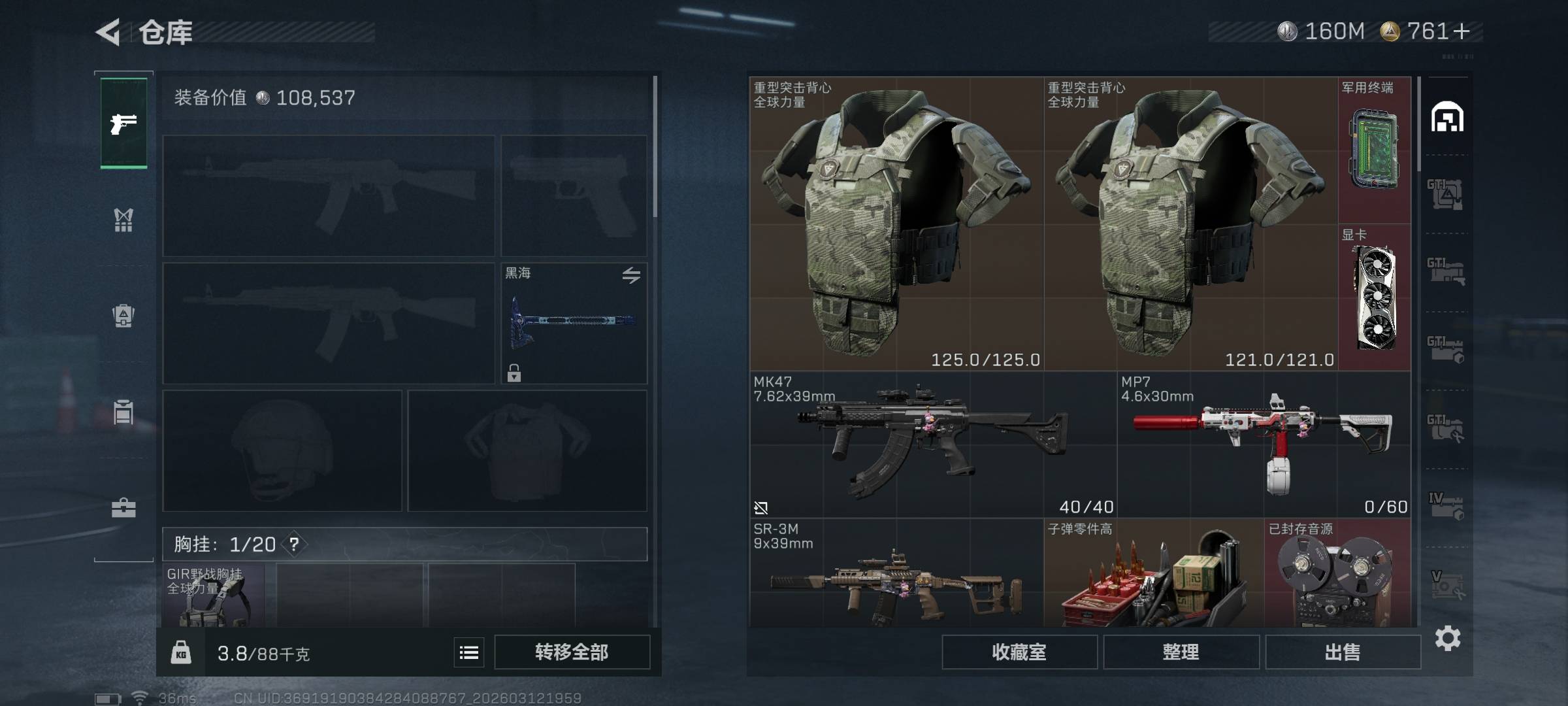
Task: Click the 胸挂 question mark help icon
Action: (294, 544)
